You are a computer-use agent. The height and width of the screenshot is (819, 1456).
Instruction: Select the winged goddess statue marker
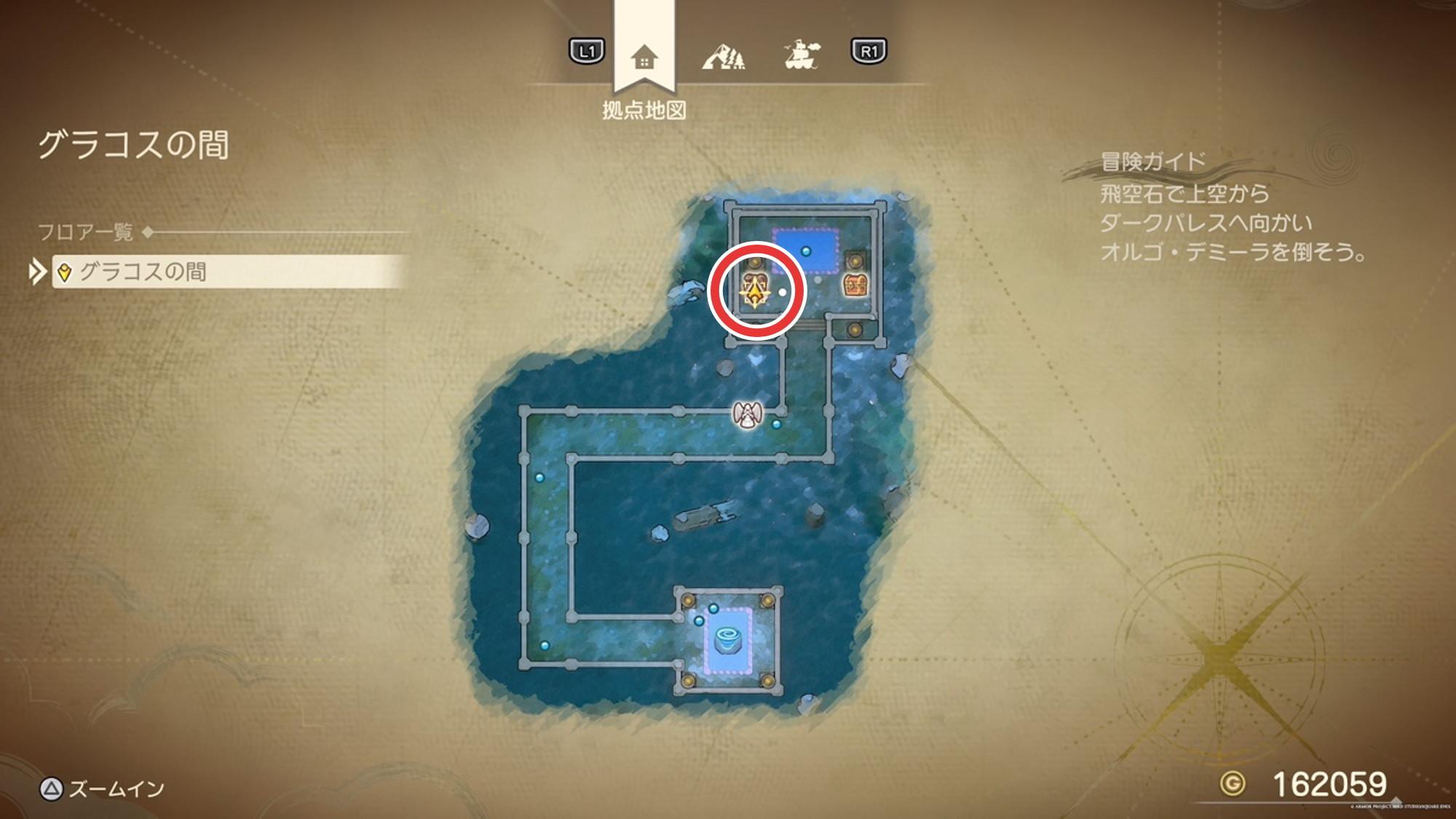tap(747, 415)
